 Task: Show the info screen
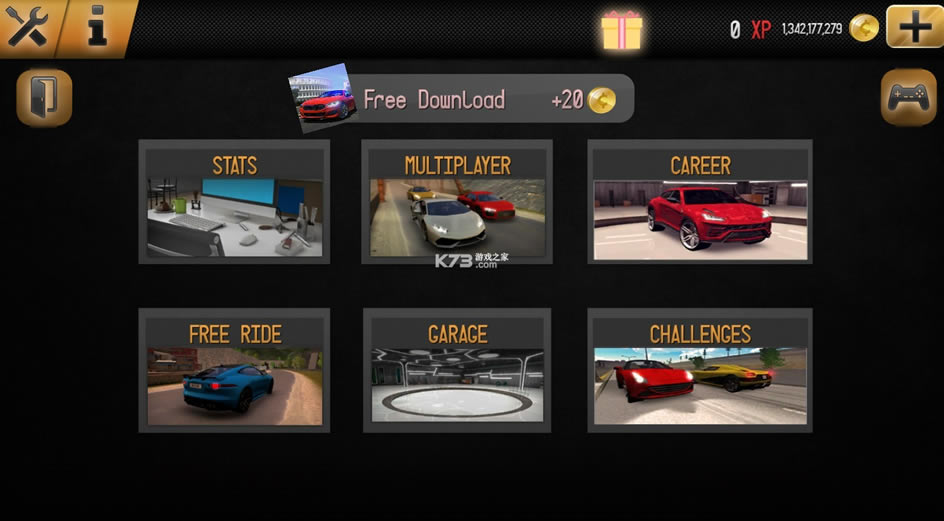[97, 26]
